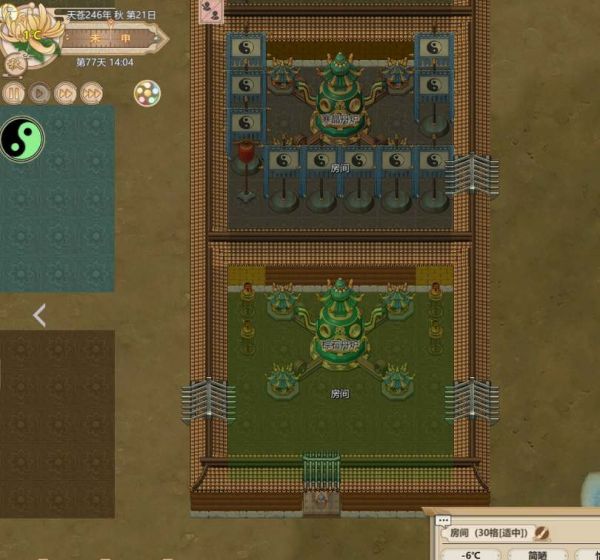Switch to double fast-forward speed
This screenshot has width=600, height=560.
pos(65,93)
